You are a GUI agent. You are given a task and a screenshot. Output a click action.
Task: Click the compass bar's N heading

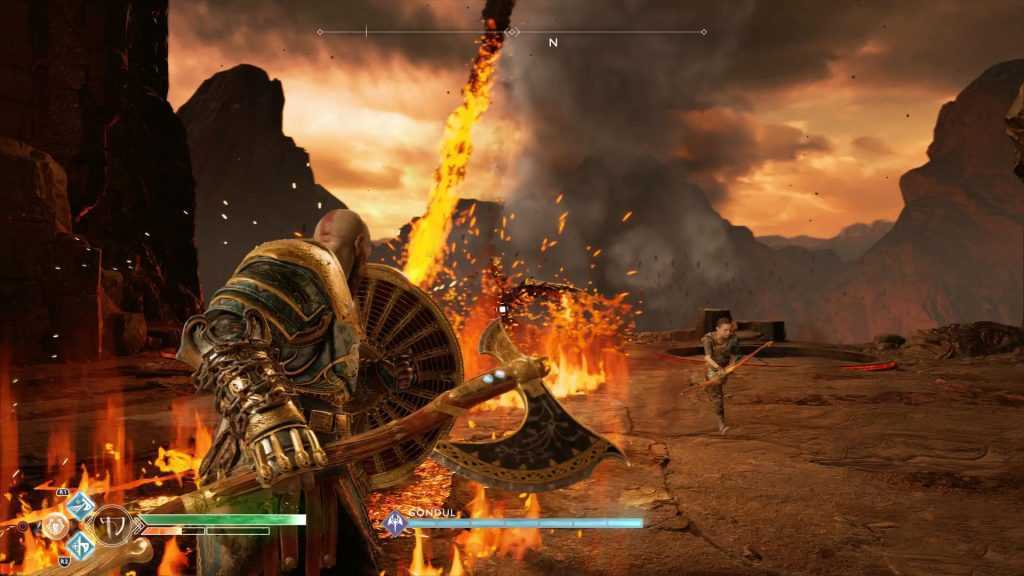(x=552, y=43)
